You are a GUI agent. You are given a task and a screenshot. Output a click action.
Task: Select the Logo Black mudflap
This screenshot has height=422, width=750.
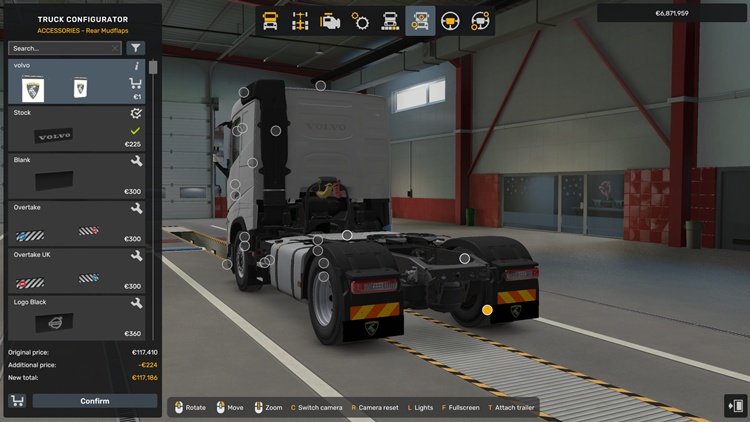70,317
